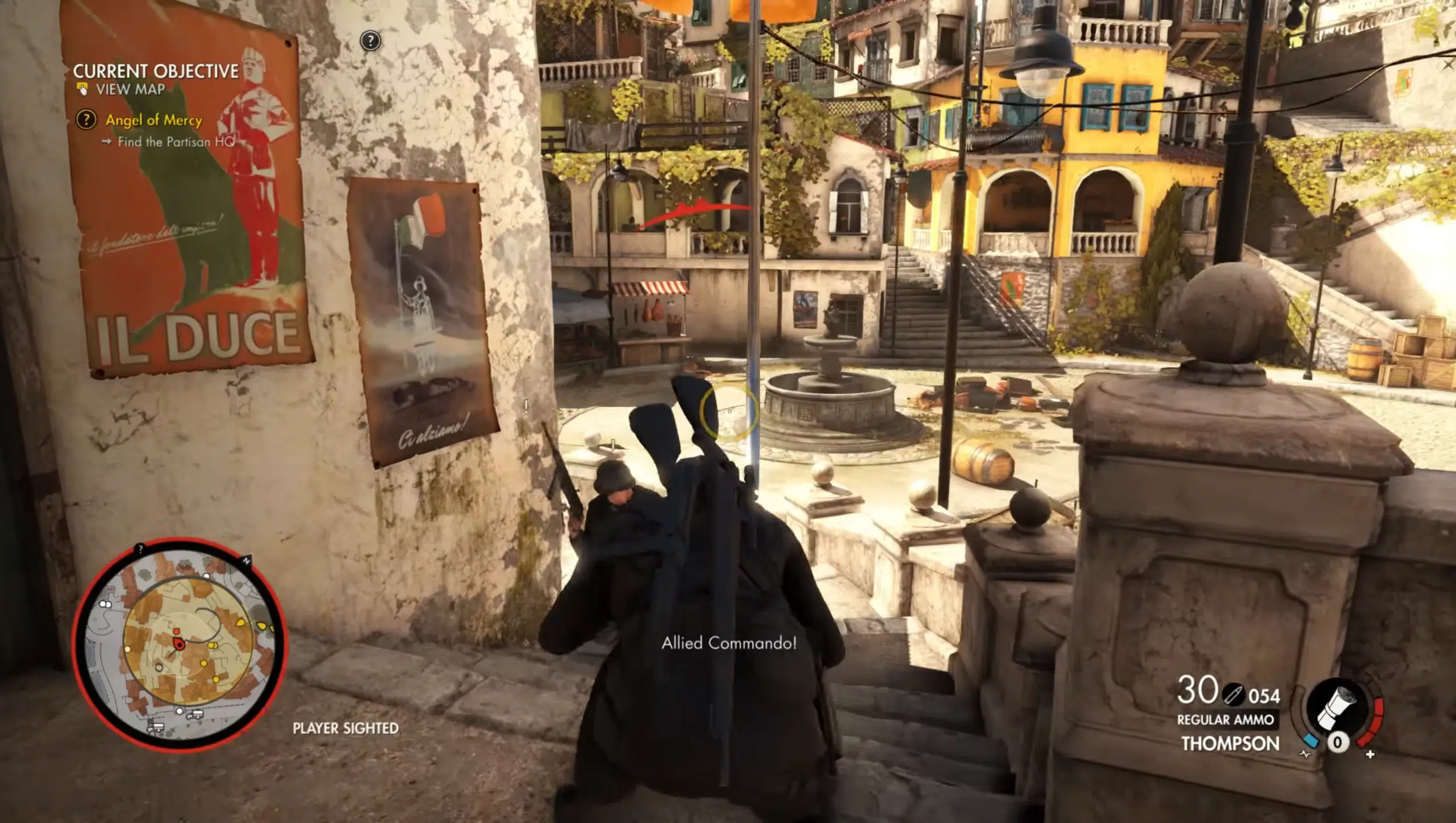This screenshot has width=1456, height=823.
Task: Click the N compass marker on the minimap
Action: pyautogui.click(x=246, y=561)
